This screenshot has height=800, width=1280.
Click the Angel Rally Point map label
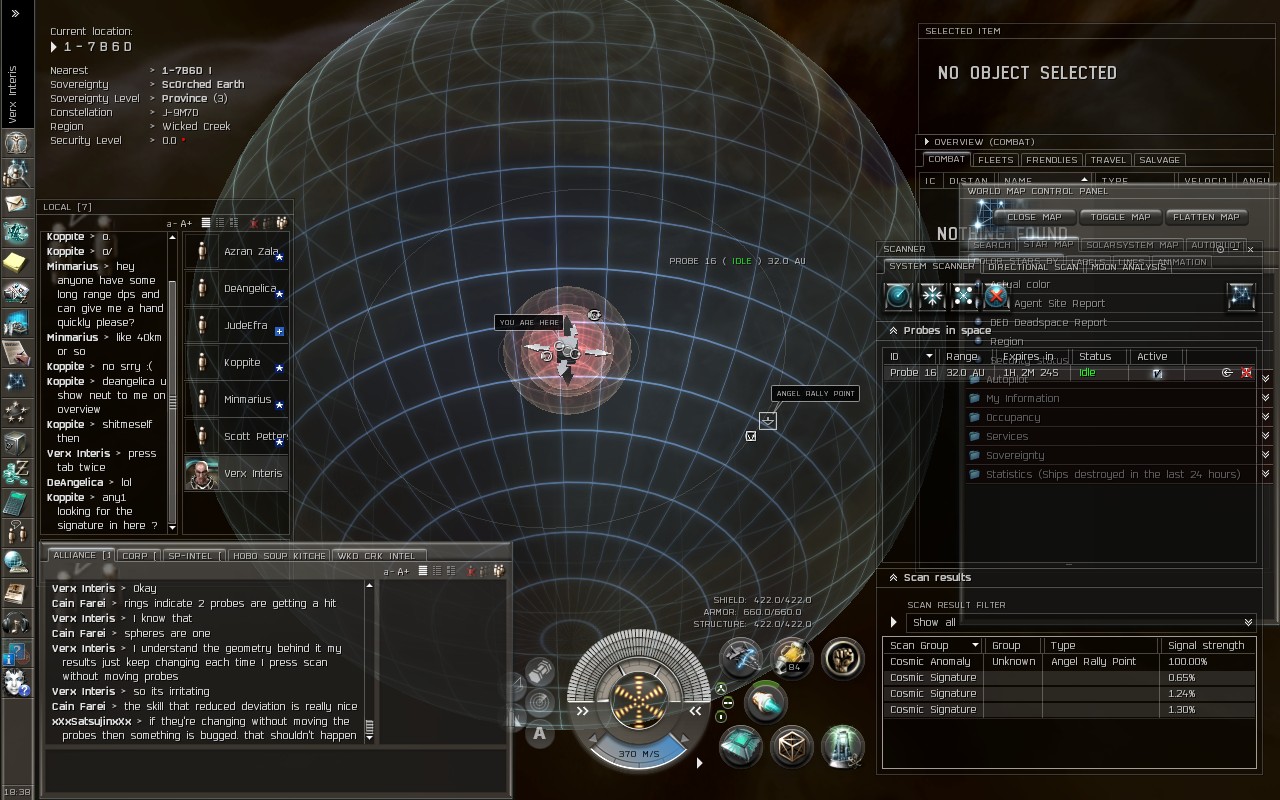(815, 394)
